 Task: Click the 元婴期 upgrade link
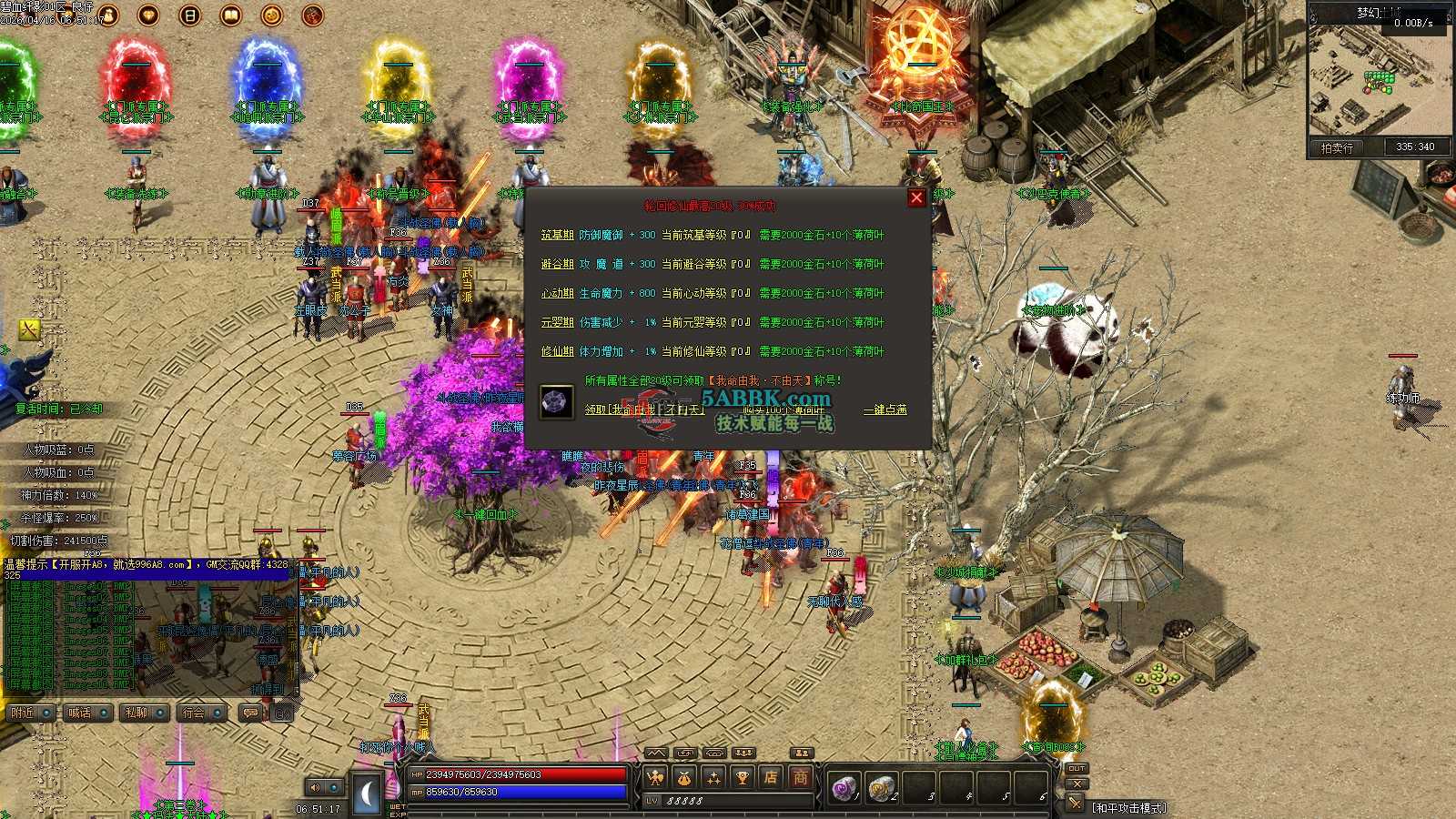pos(557,322)
